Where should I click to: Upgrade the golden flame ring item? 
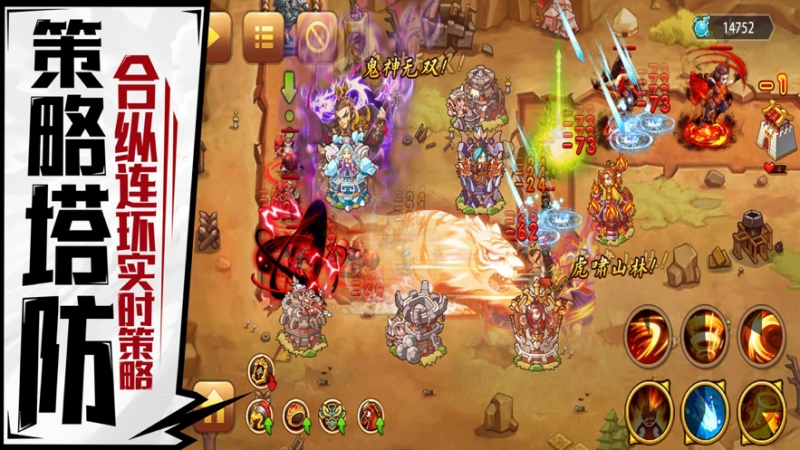point(297,413)
